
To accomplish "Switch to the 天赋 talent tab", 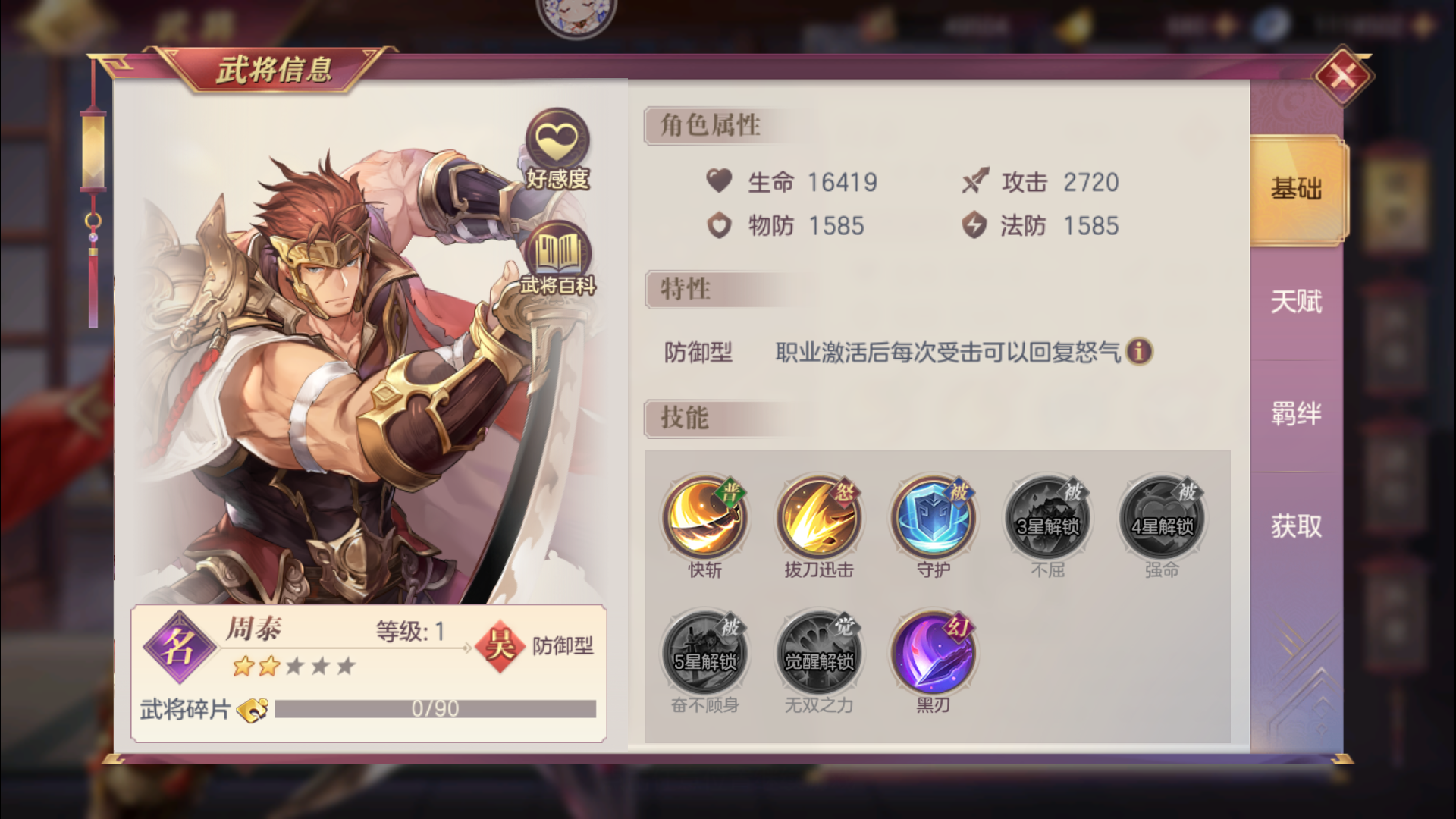I will 1294,301.
